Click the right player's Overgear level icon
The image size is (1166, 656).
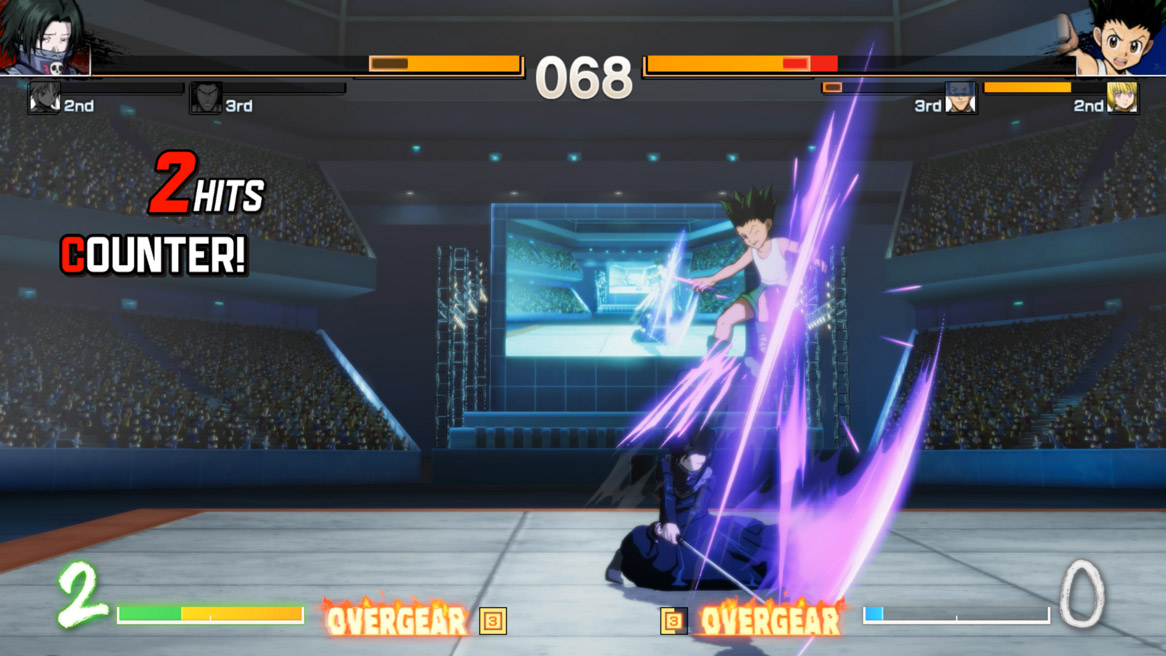point(674,621)
